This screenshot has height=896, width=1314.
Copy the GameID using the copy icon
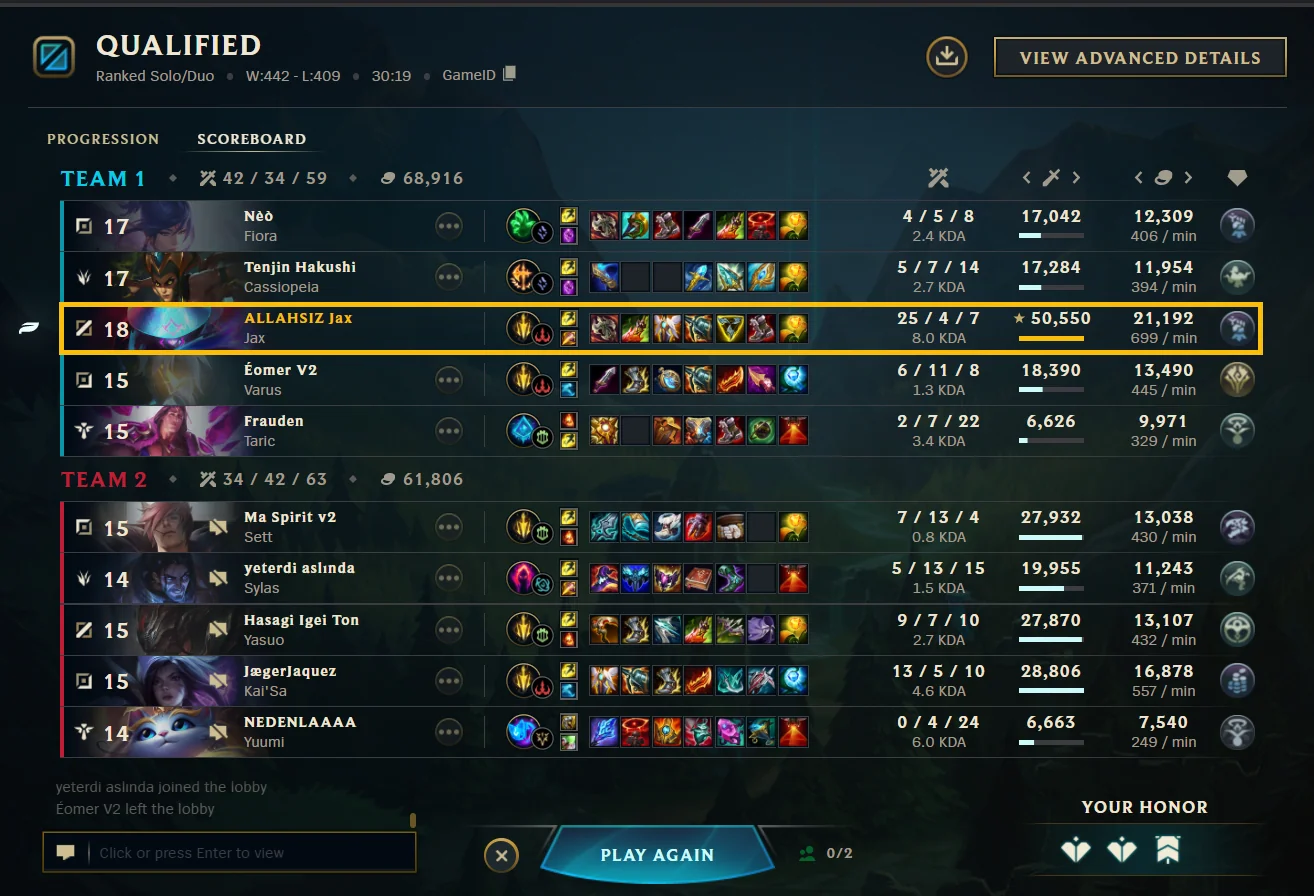[511, 74]
